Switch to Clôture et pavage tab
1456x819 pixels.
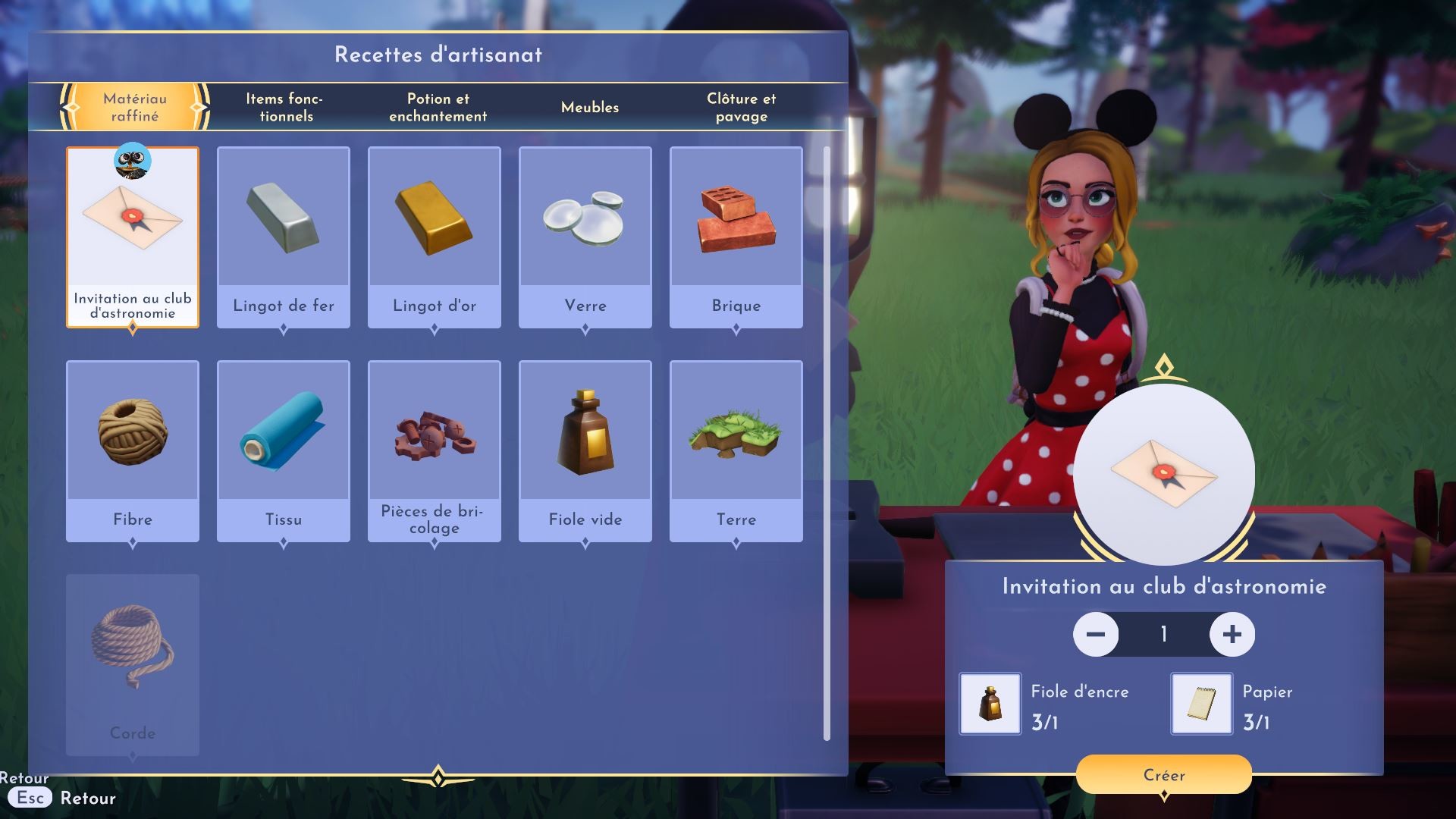pos(741,107)
